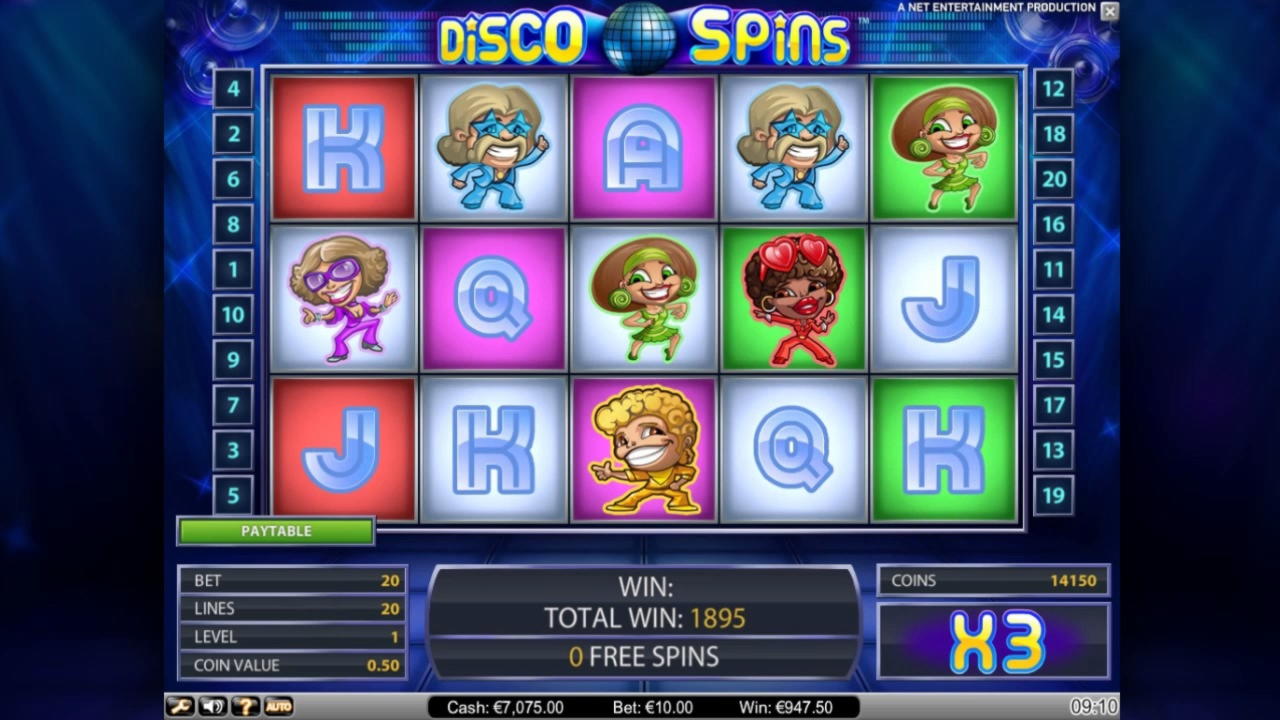Open the Paytable
This screenshot has width=1280, height=720.
[276, 531]
